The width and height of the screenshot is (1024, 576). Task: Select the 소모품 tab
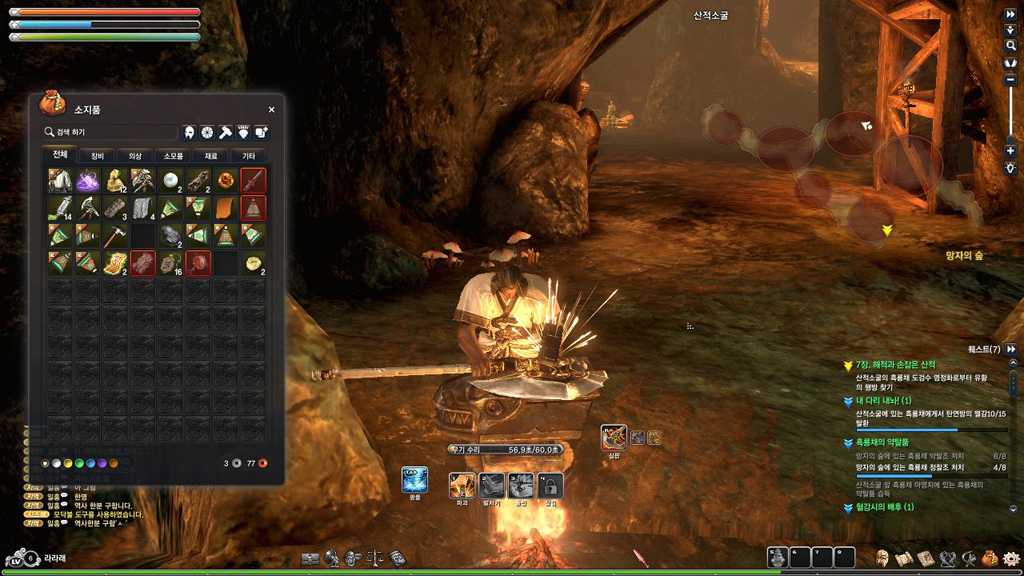[173, 156]
